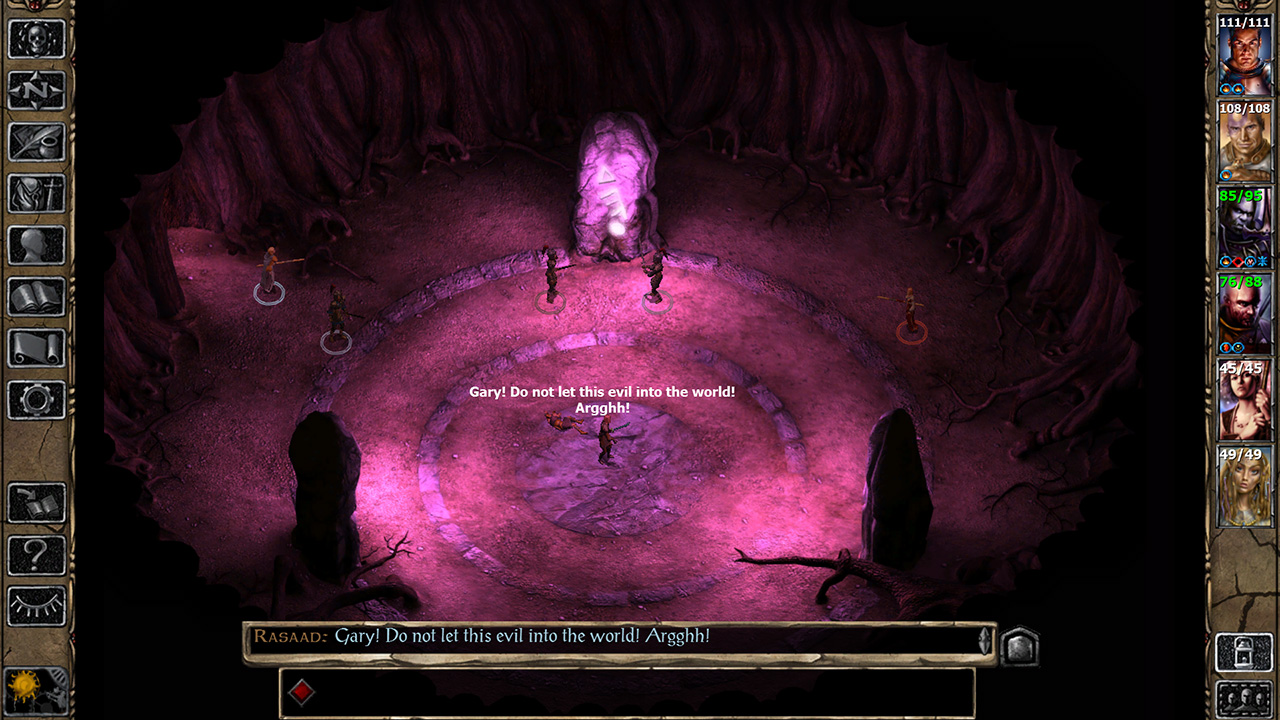Open the priest spells scroll icon

pyautogui.click(x=37, y=347)
